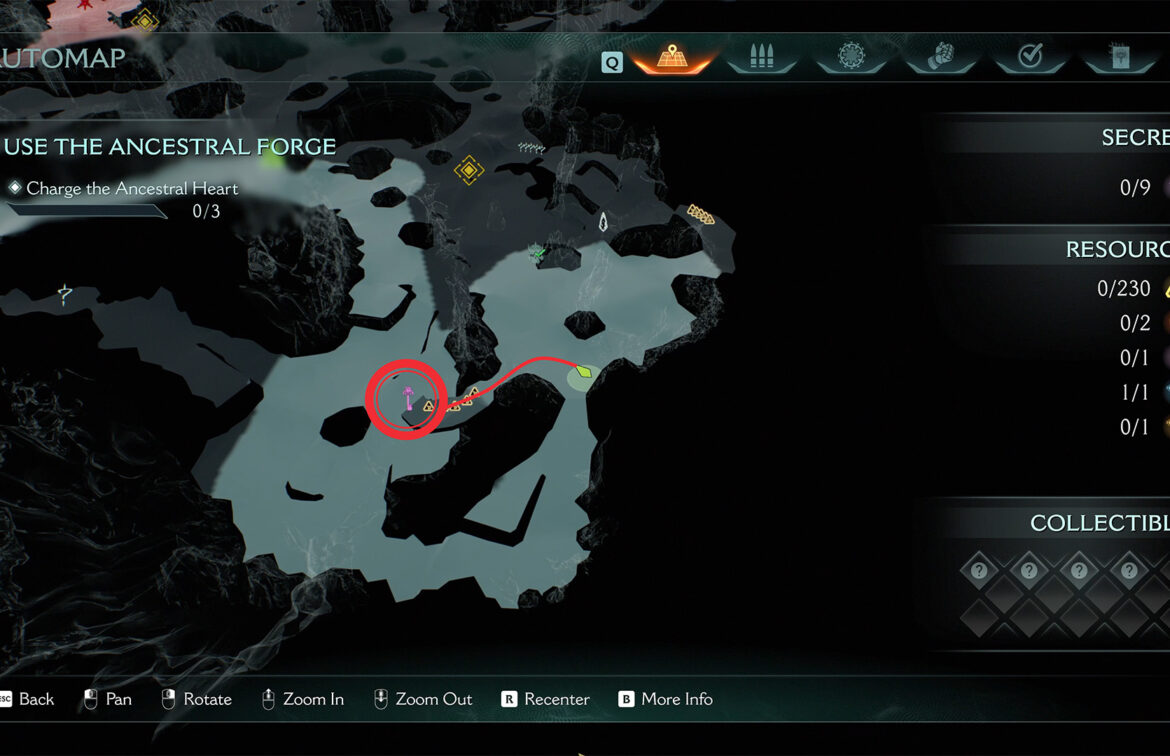This screenshot has width=1170, height=756.
Task: Open the checkmark tab
Action: pyautogui.click(x=1030, y=57)
